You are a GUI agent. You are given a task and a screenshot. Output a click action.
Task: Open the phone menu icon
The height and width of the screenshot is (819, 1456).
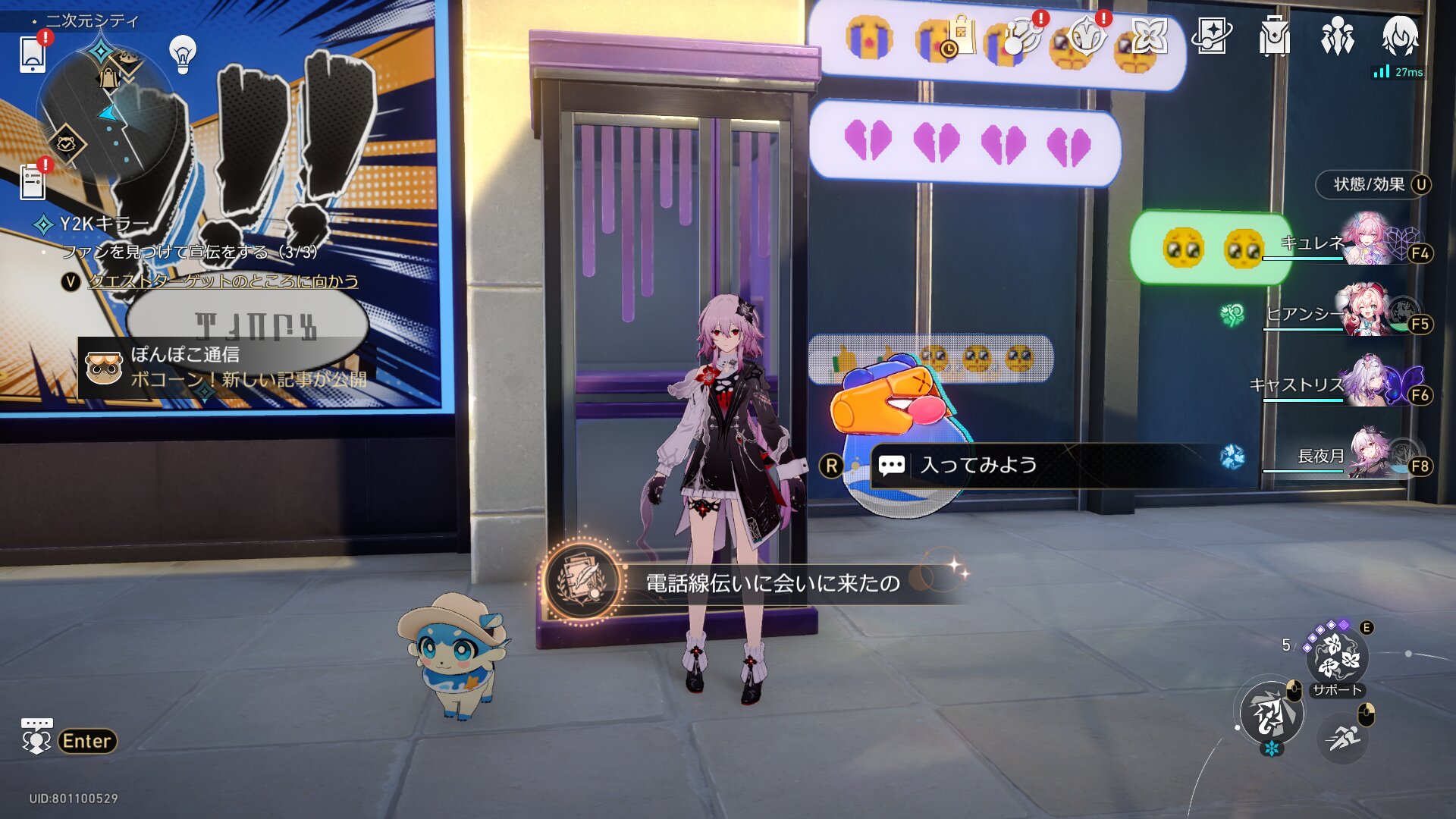[33, 54]
